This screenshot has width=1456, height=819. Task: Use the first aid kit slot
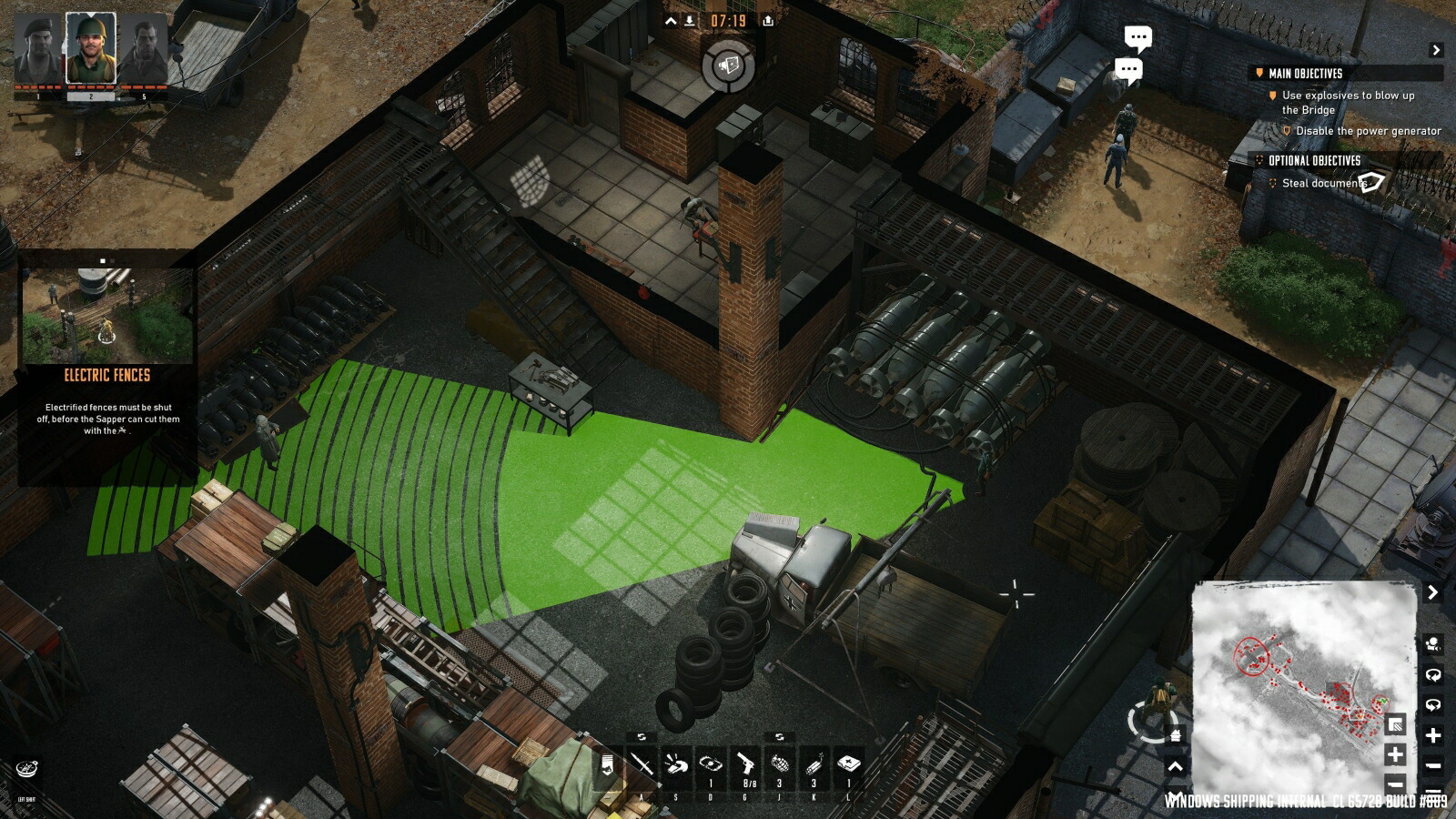849,763
